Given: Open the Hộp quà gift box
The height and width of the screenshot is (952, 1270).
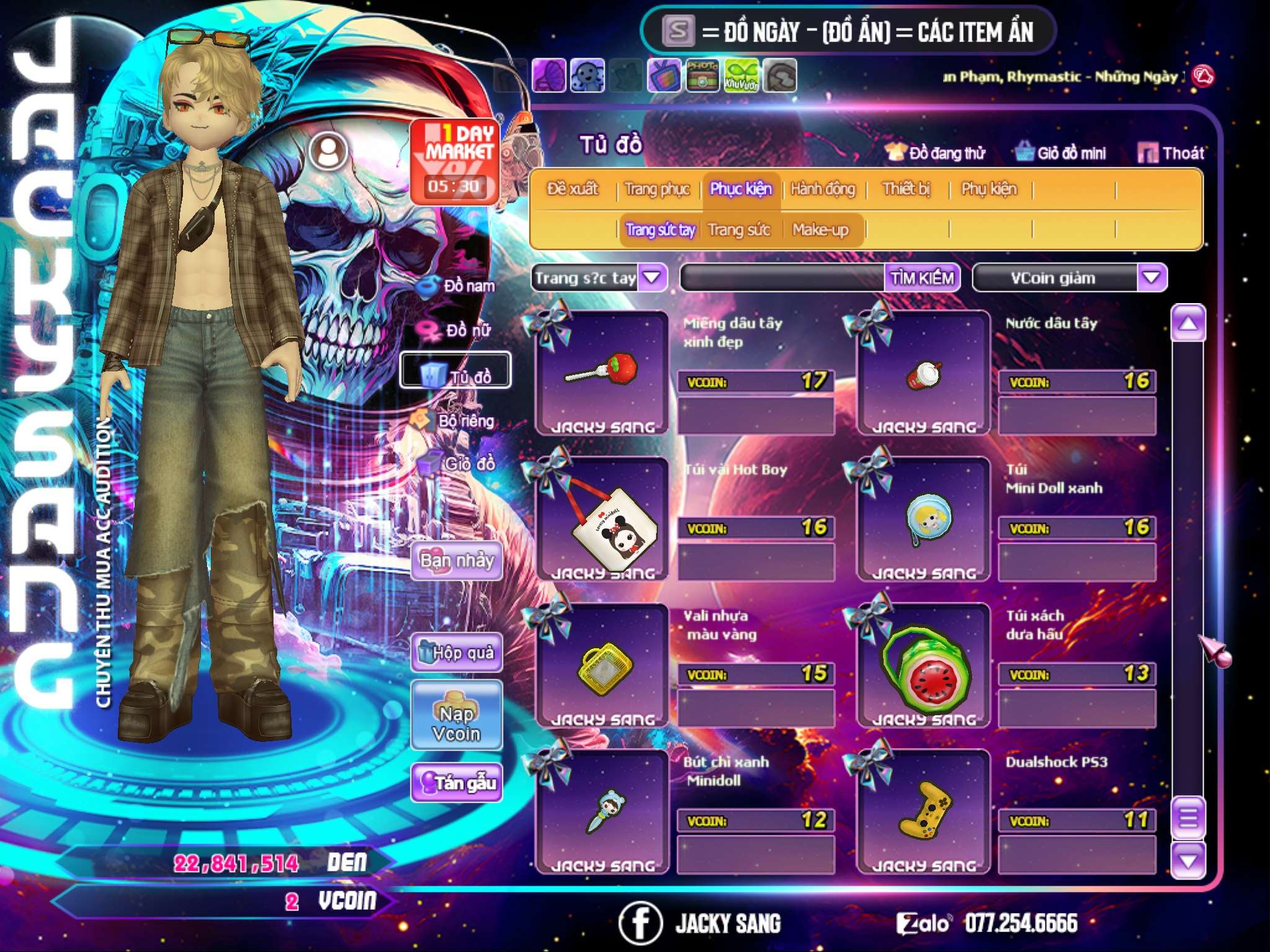Looking at the screenshot, I should point(456,652).
